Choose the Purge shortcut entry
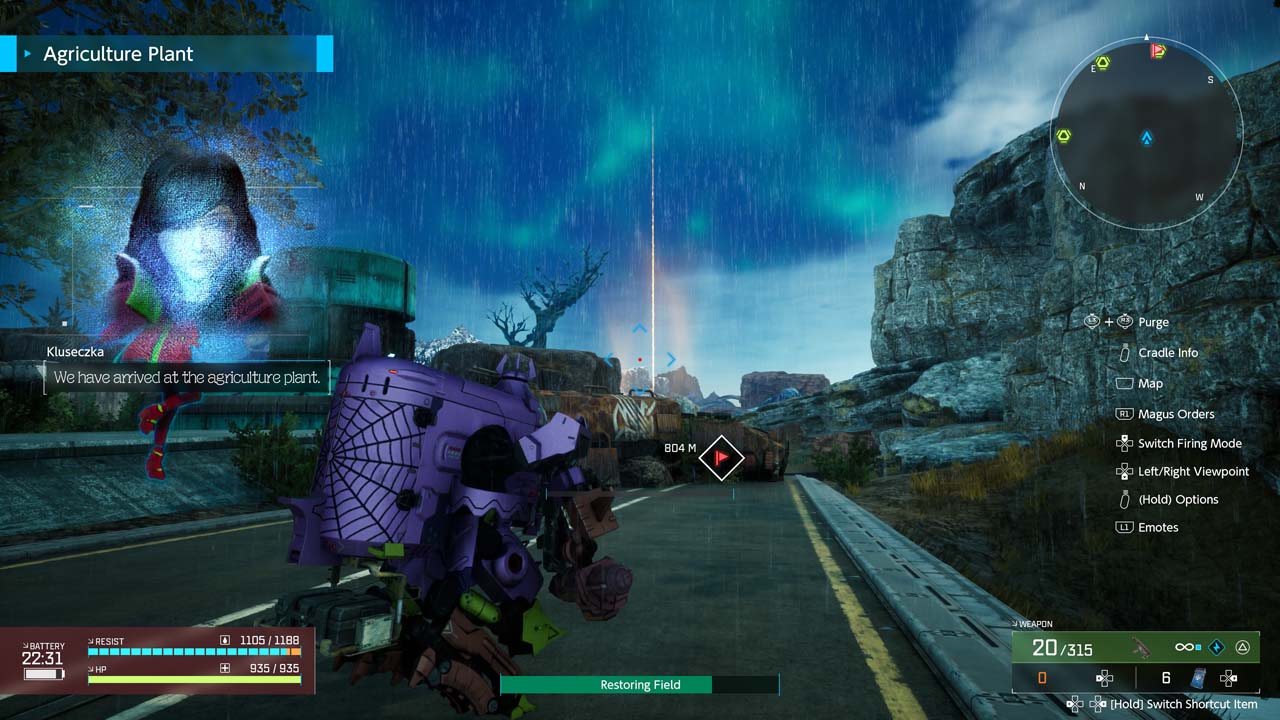Screen dimensions: 1280x720 pos(1153,322)
